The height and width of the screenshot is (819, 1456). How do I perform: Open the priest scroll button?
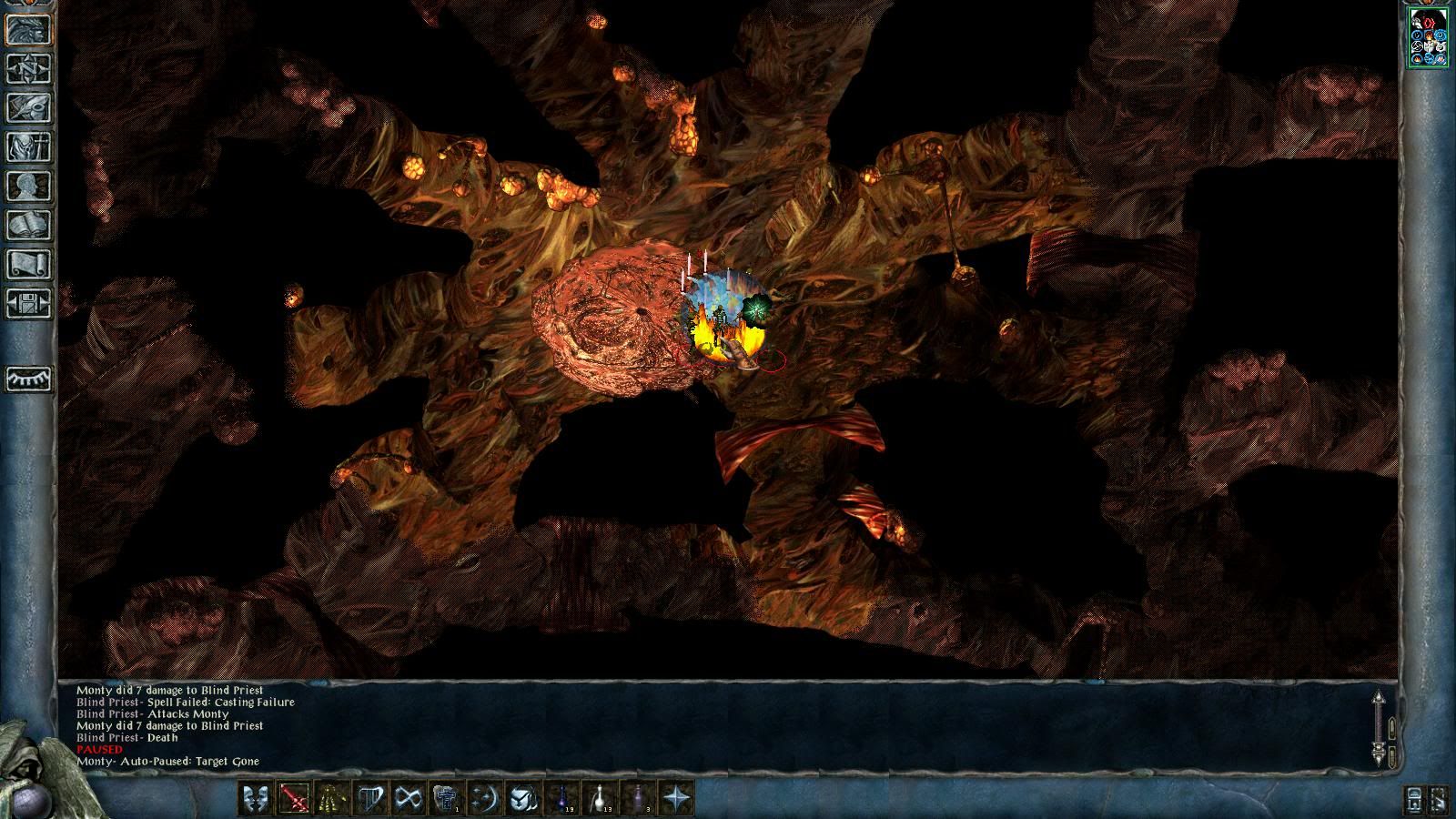[29, 265]
